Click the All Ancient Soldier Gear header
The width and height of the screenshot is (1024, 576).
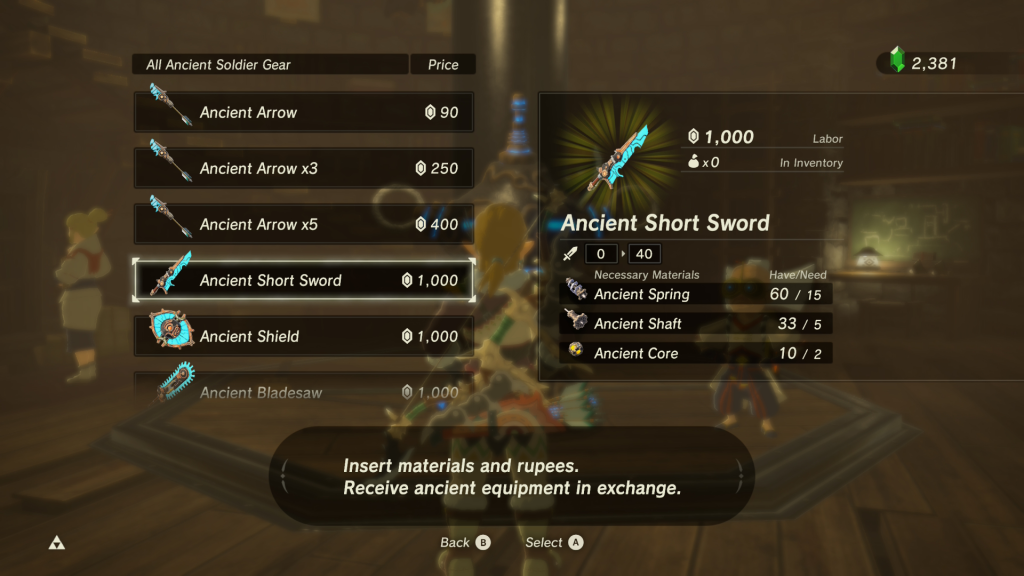coord(270,65)
